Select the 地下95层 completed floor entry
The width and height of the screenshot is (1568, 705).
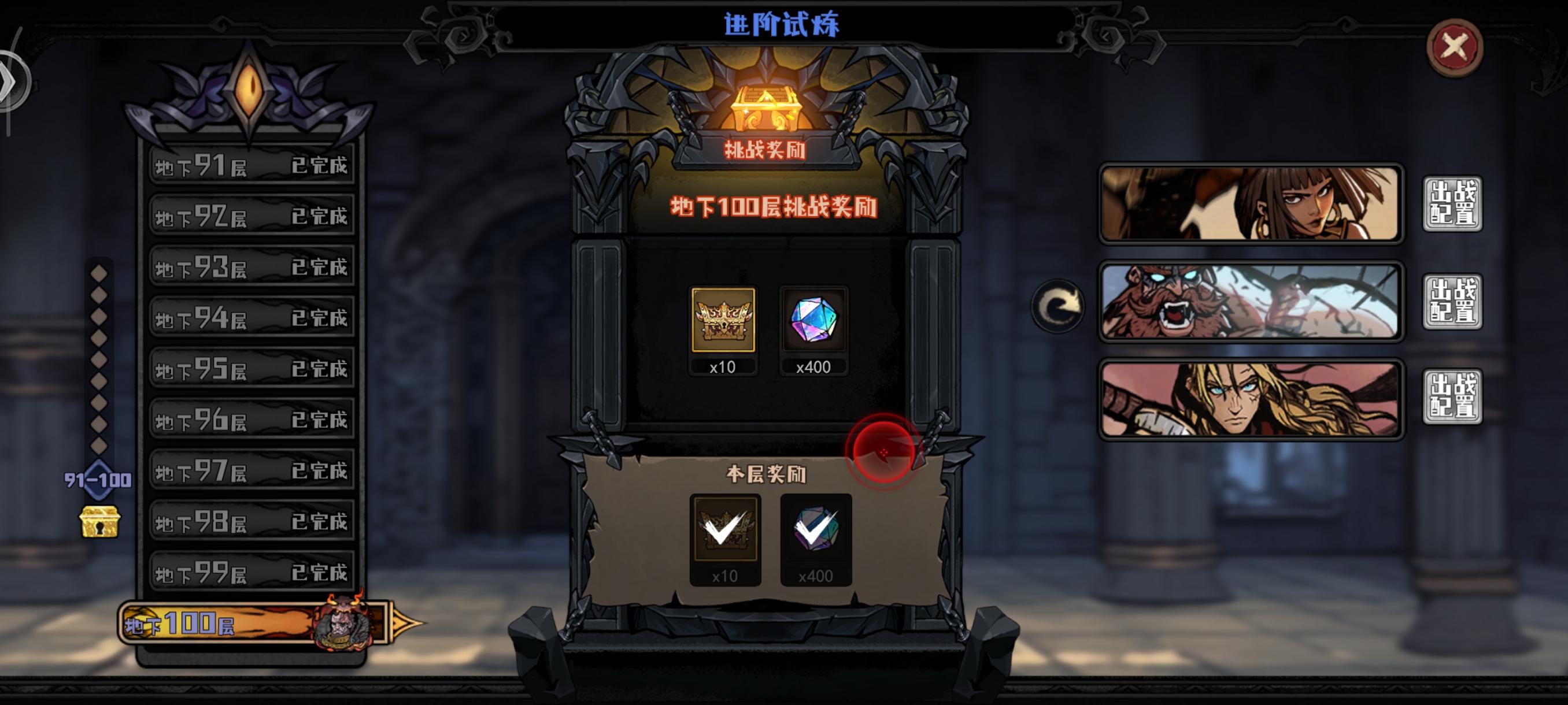click(x=253, y=368)
